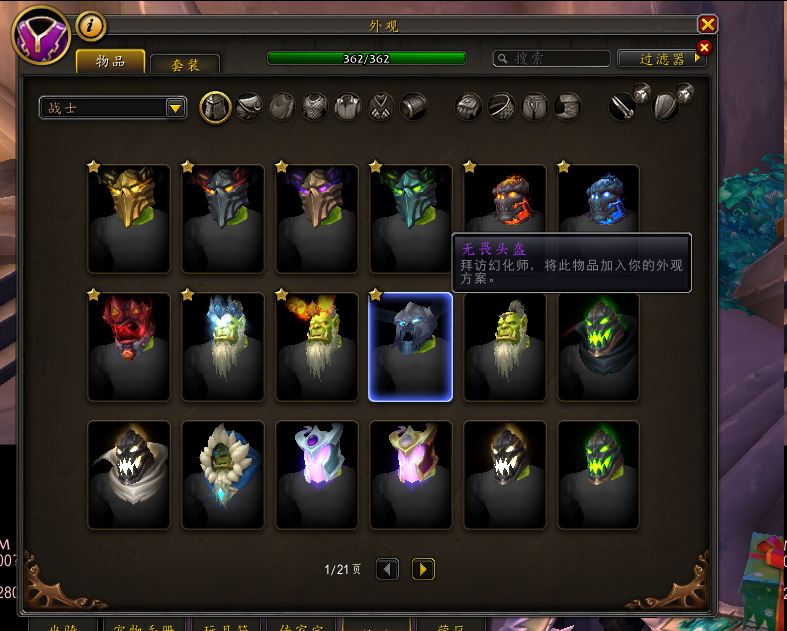Select the golden horned helmet appearance
This screenshot has width=787, height=631.
[126, 219]
